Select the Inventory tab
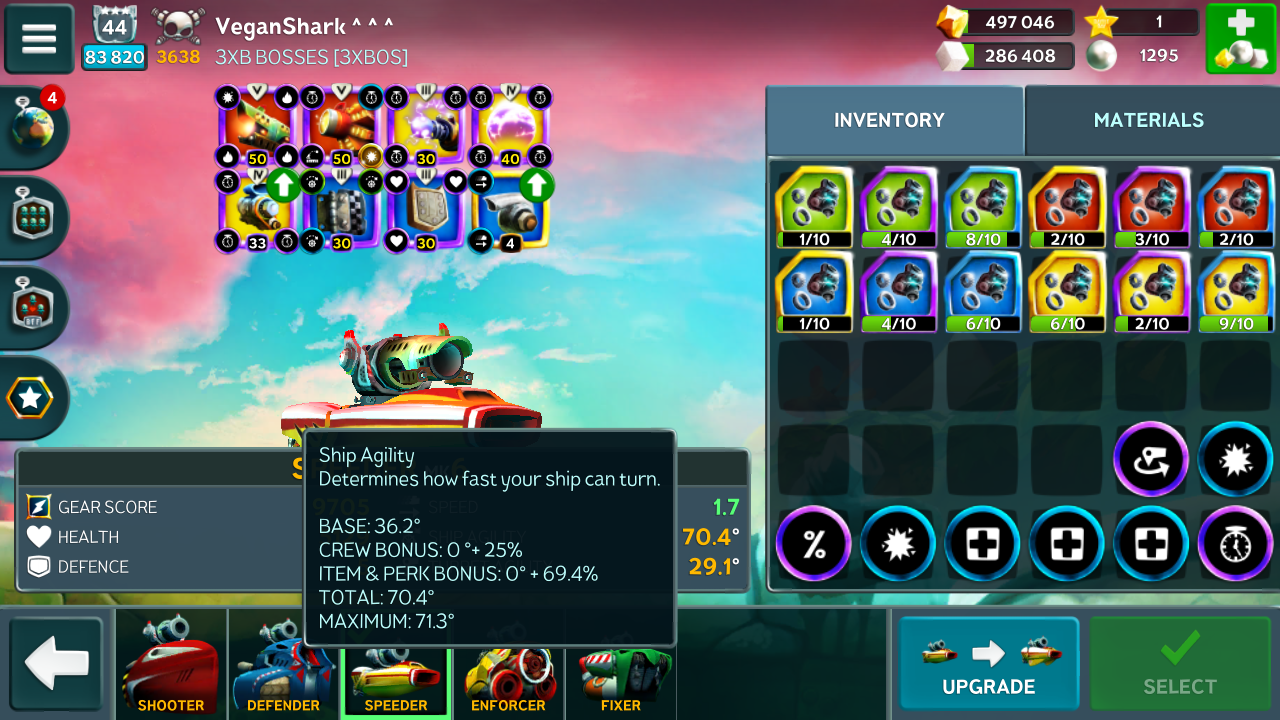 point(889,120)
